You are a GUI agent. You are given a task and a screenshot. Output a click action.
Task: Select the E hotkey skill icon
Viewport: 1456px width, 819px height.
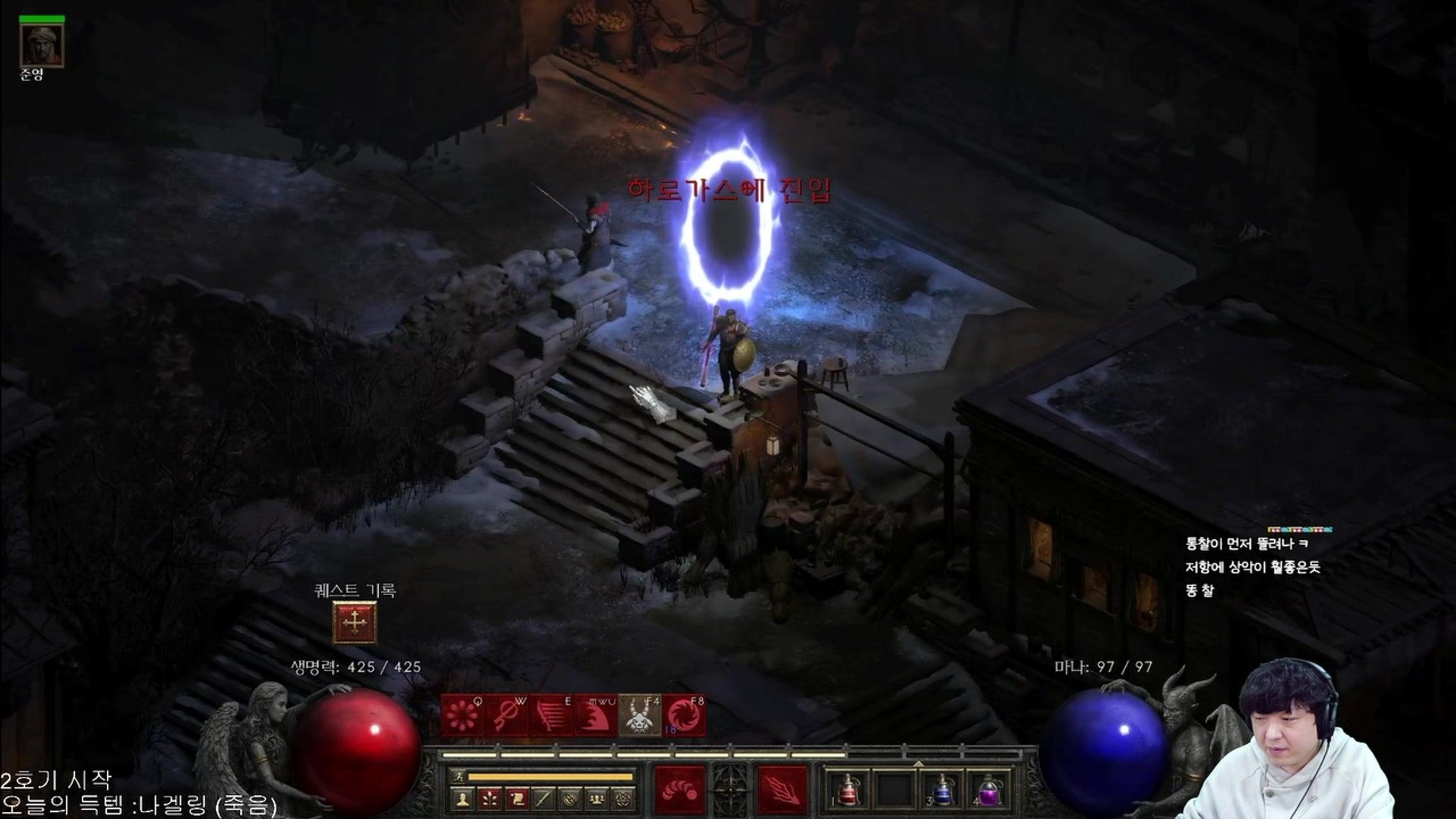551,715
